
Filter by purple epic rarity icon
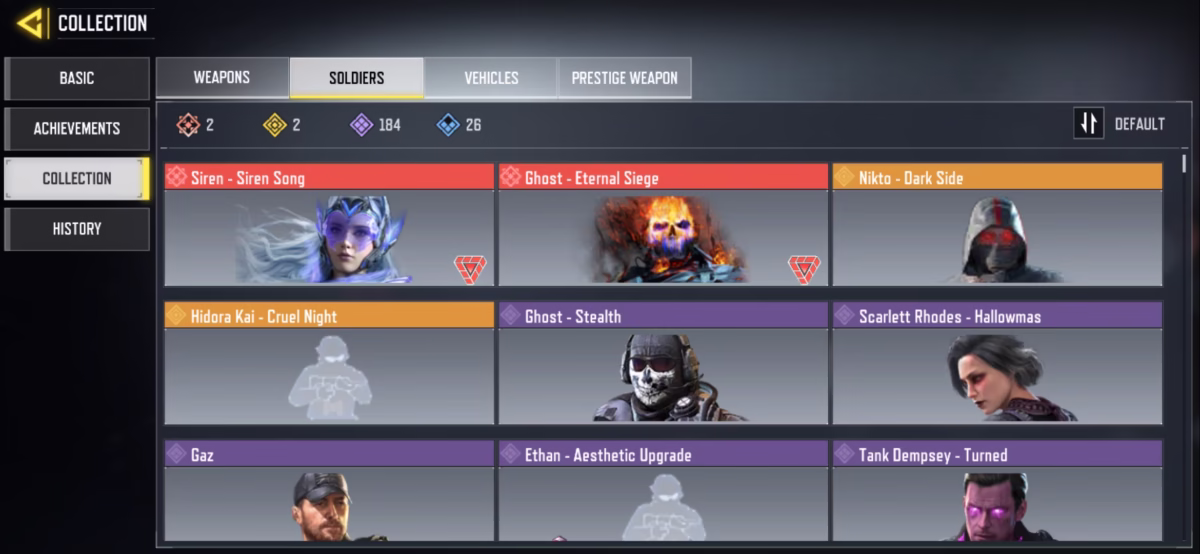click(x=361, y=125)
